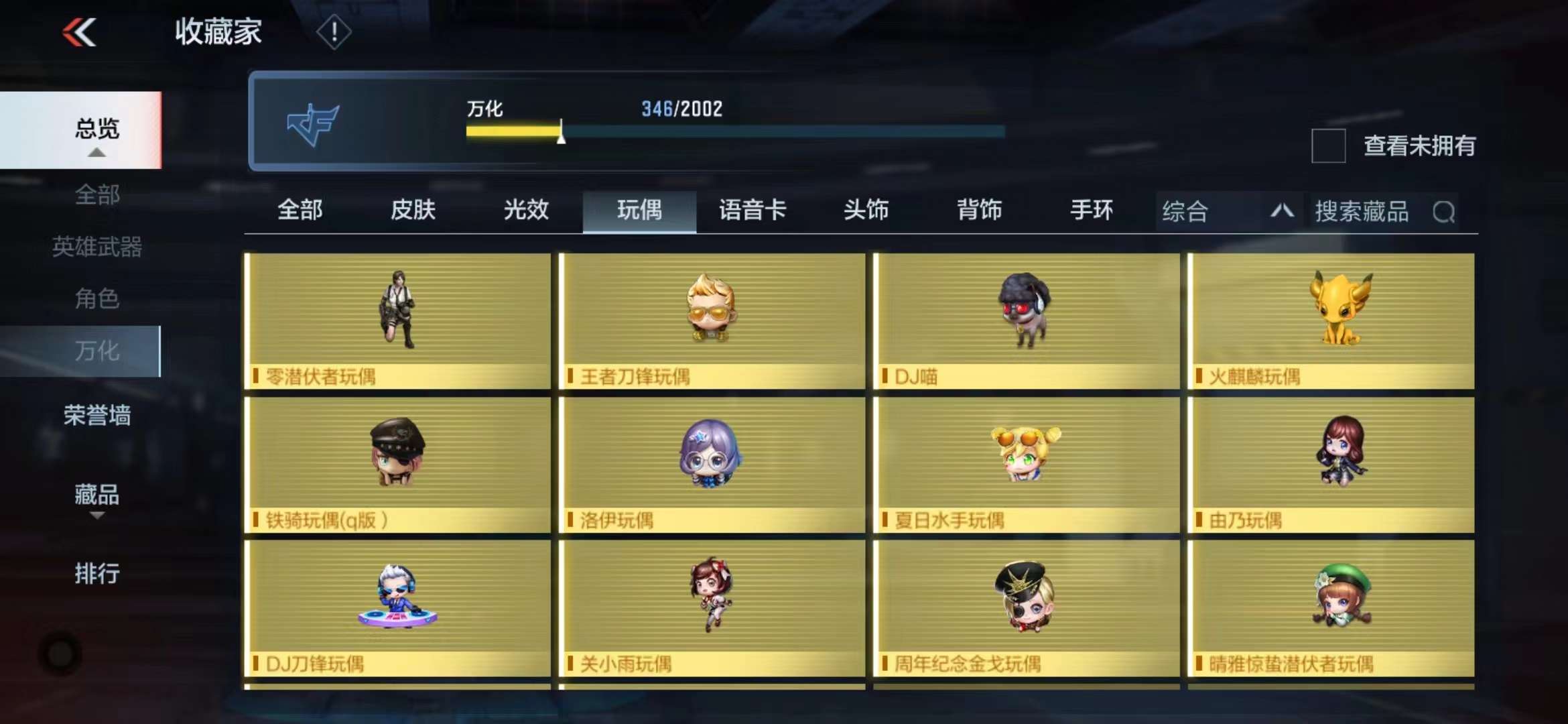The width and height of the screenshot is (1568, 724).
Task: Open the 角色 sidebar entry
Action: click(x=97, y=298)
